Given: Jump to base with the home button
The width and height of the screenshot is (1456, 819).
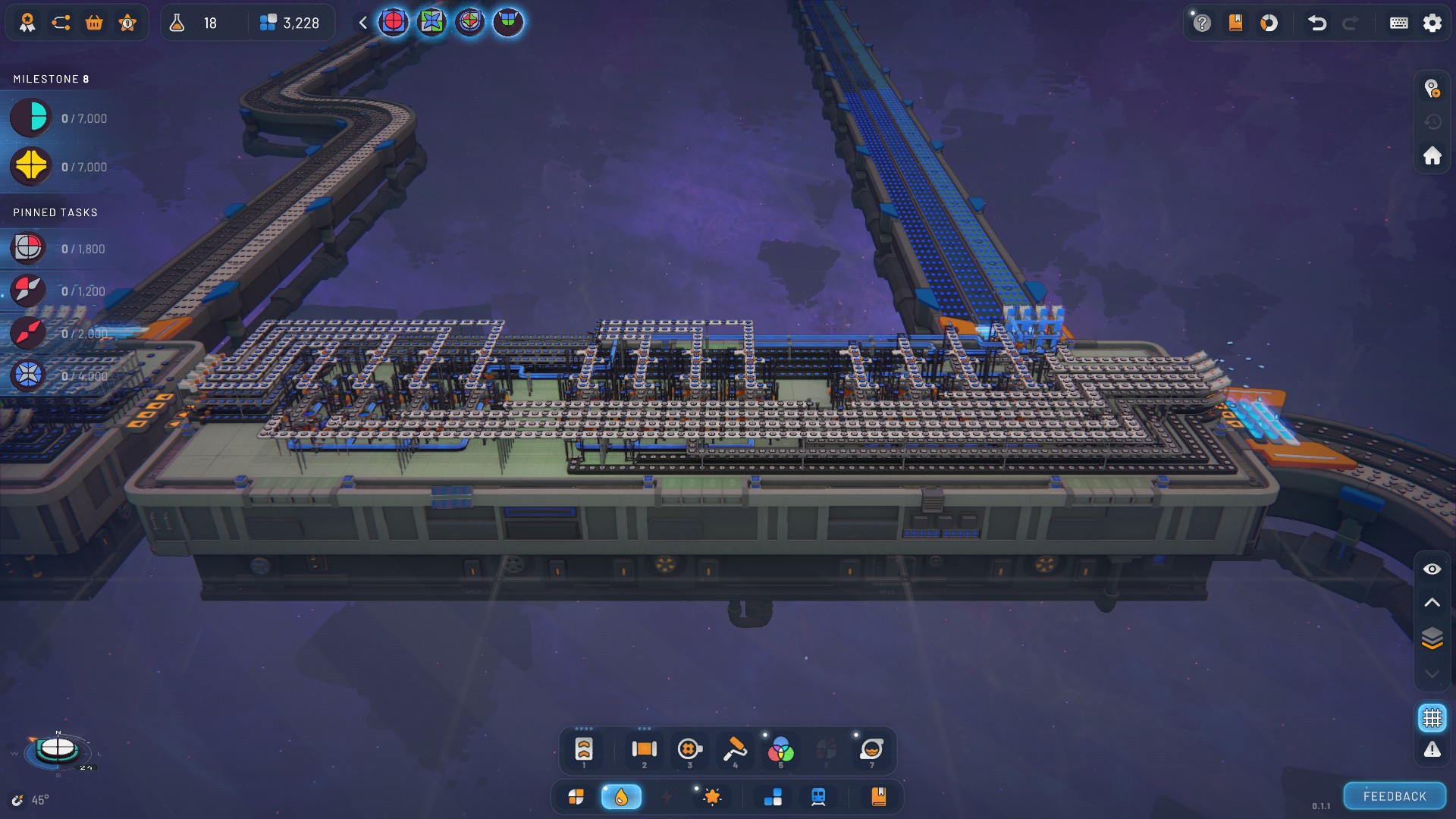Looking at the screenshot, I should coord(1432,155).
